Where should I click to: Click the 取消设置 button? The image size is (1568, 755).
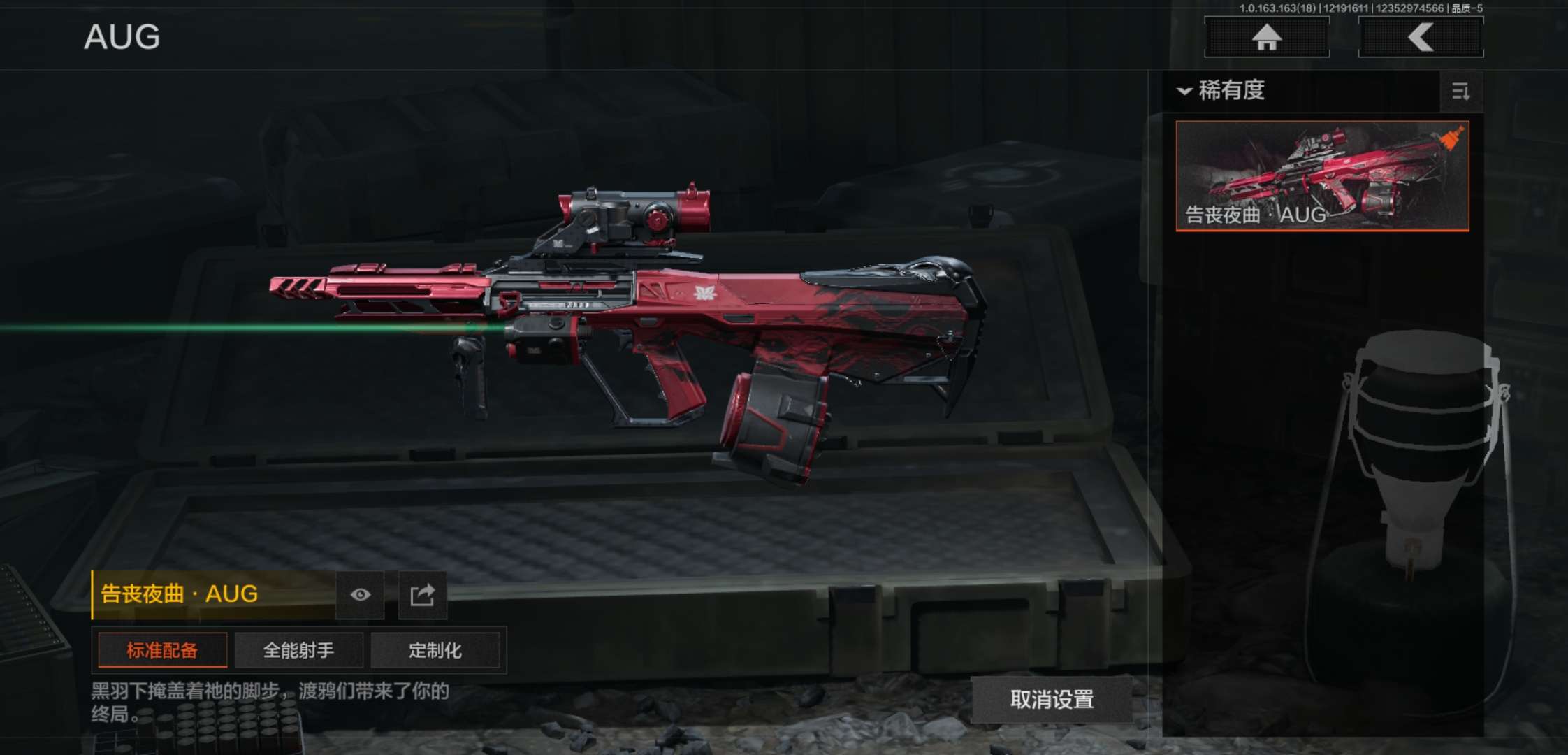click(x=1052, y=699)
